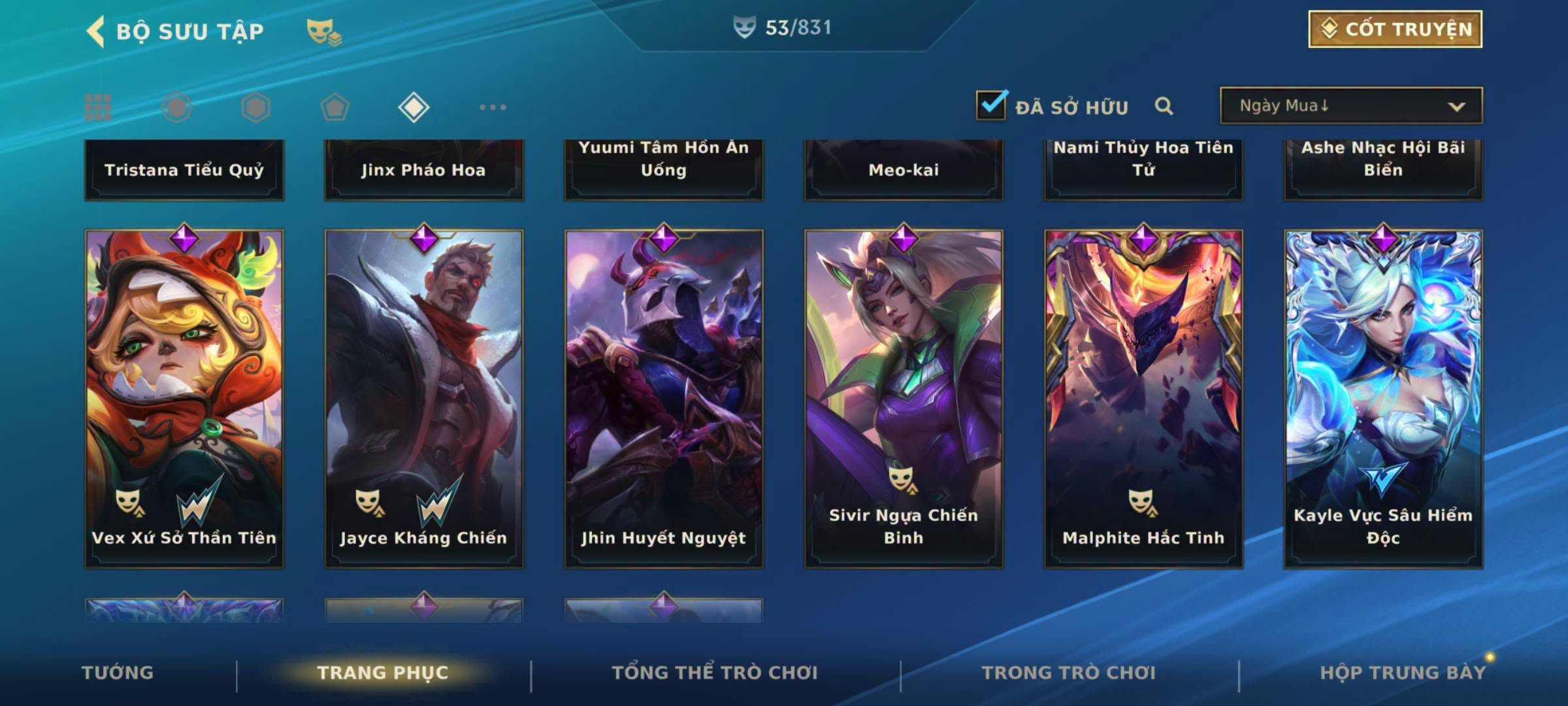View the Kayle Vực Sâu Hiểm Độc skin
This screenshot has width=1568, height=706.
pos(1383,399)
